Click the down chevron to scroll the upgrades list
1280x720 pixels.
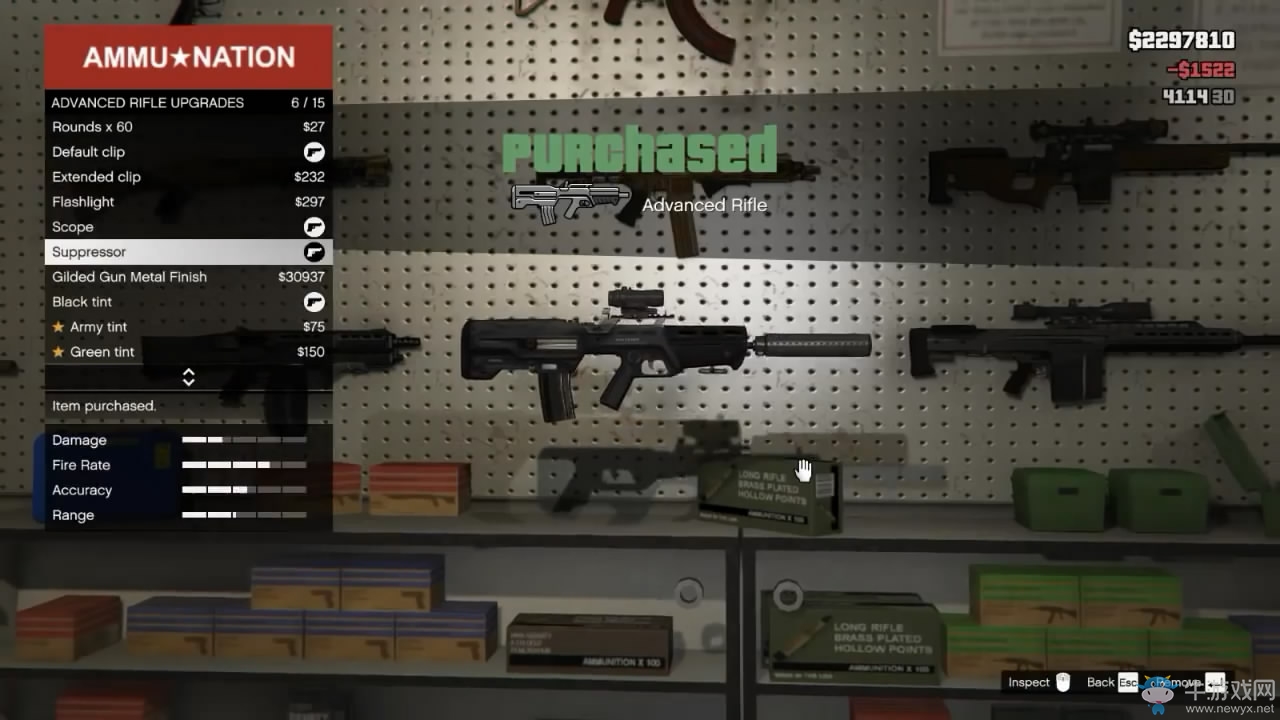pyautogui.click(x=188, y=381)
